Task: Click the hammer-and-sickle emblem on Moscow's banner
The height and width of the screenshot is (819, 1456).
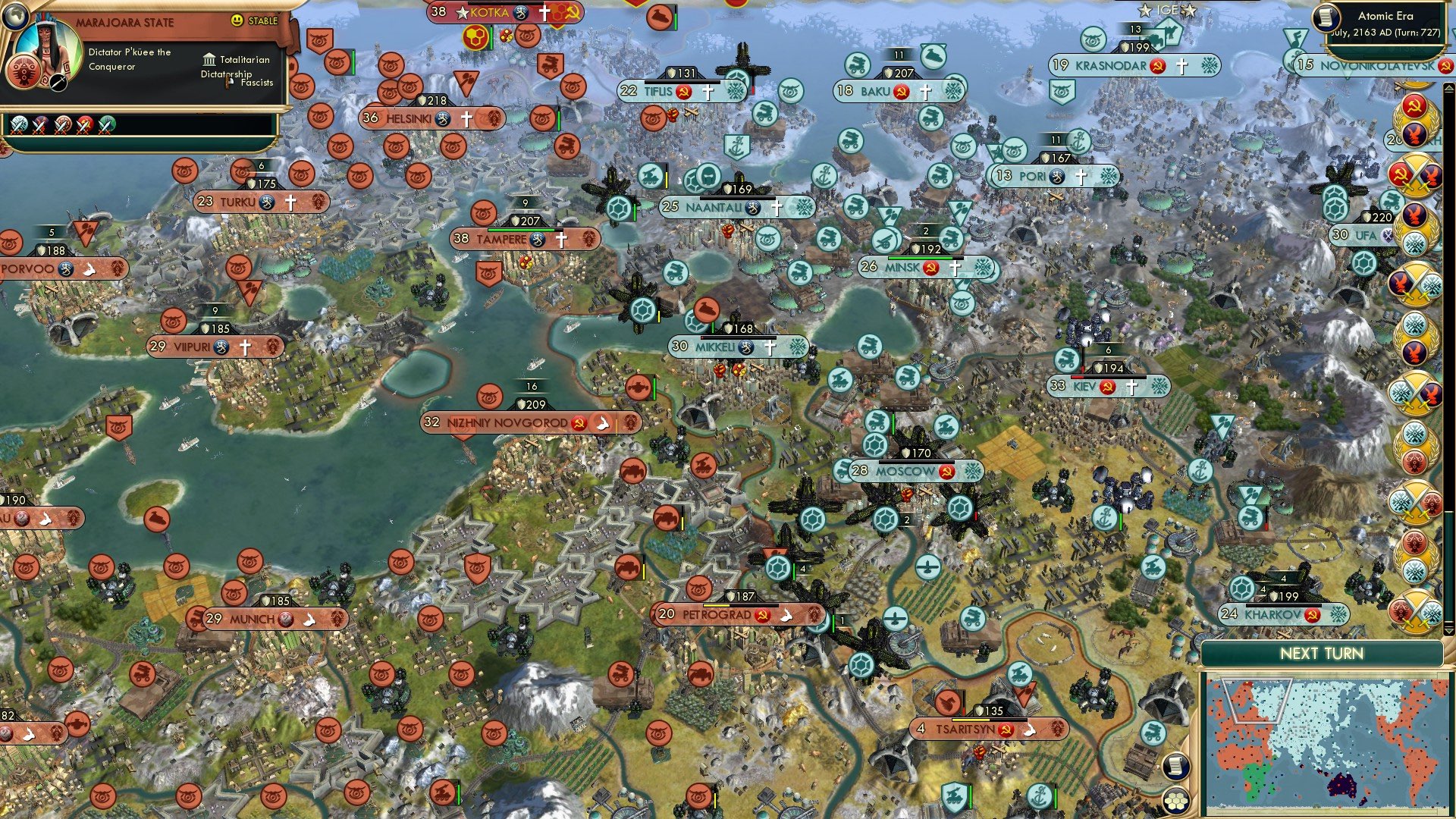Action: click(947, 471)
